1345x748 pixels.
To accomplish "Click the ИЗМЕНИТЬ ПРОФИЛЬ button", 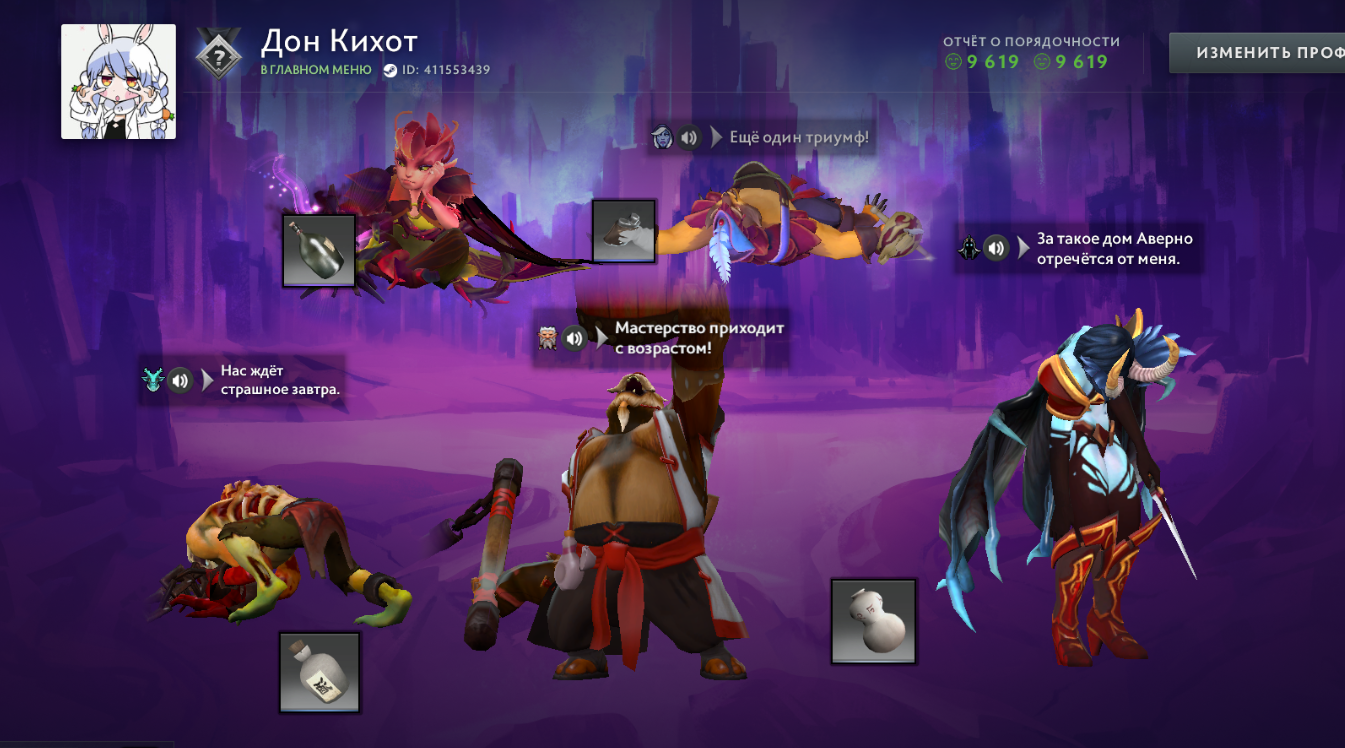I will tap(1258, 53).
